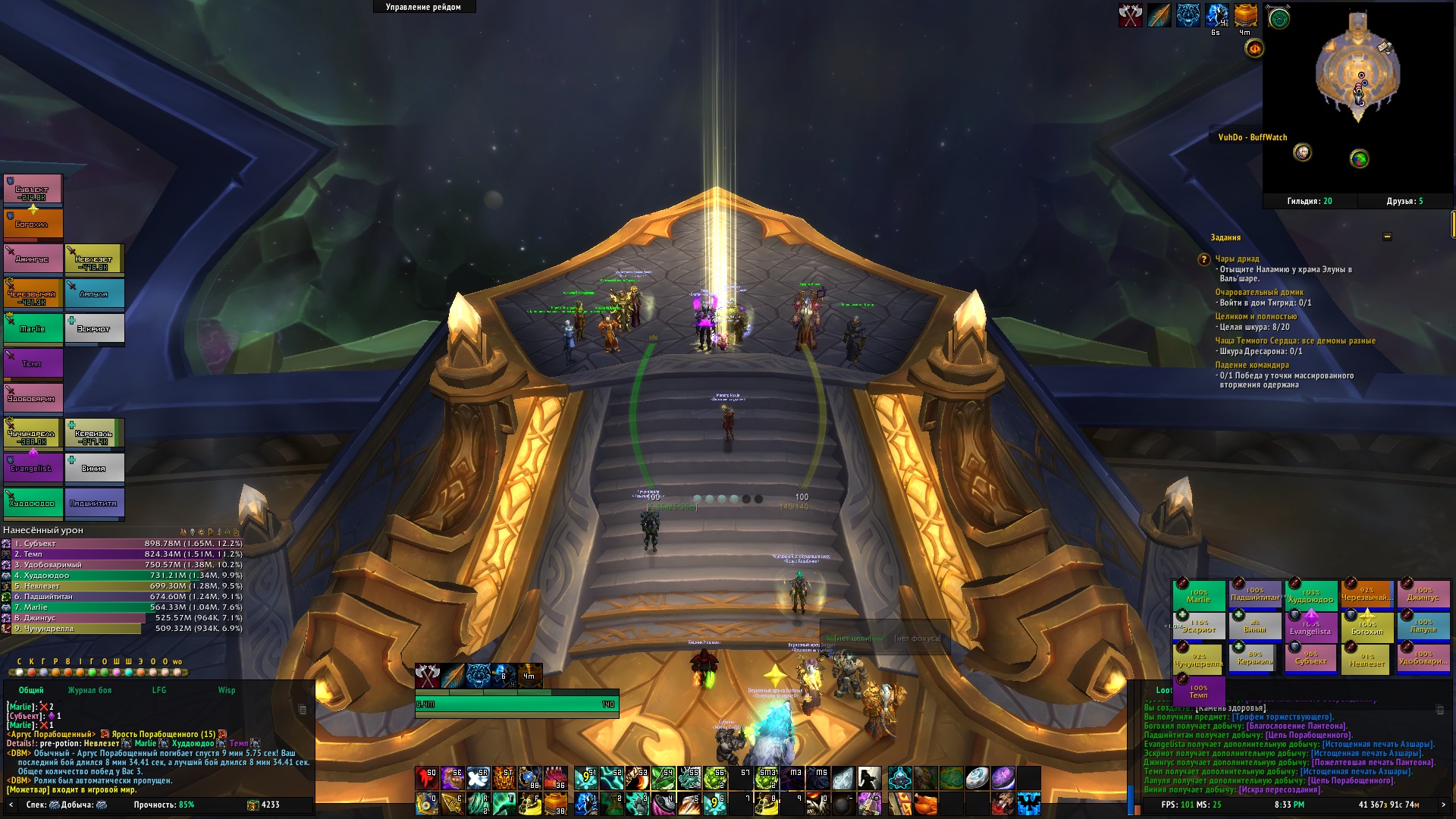Open the friends list showing Друзья: 5

coord(1404,201)
